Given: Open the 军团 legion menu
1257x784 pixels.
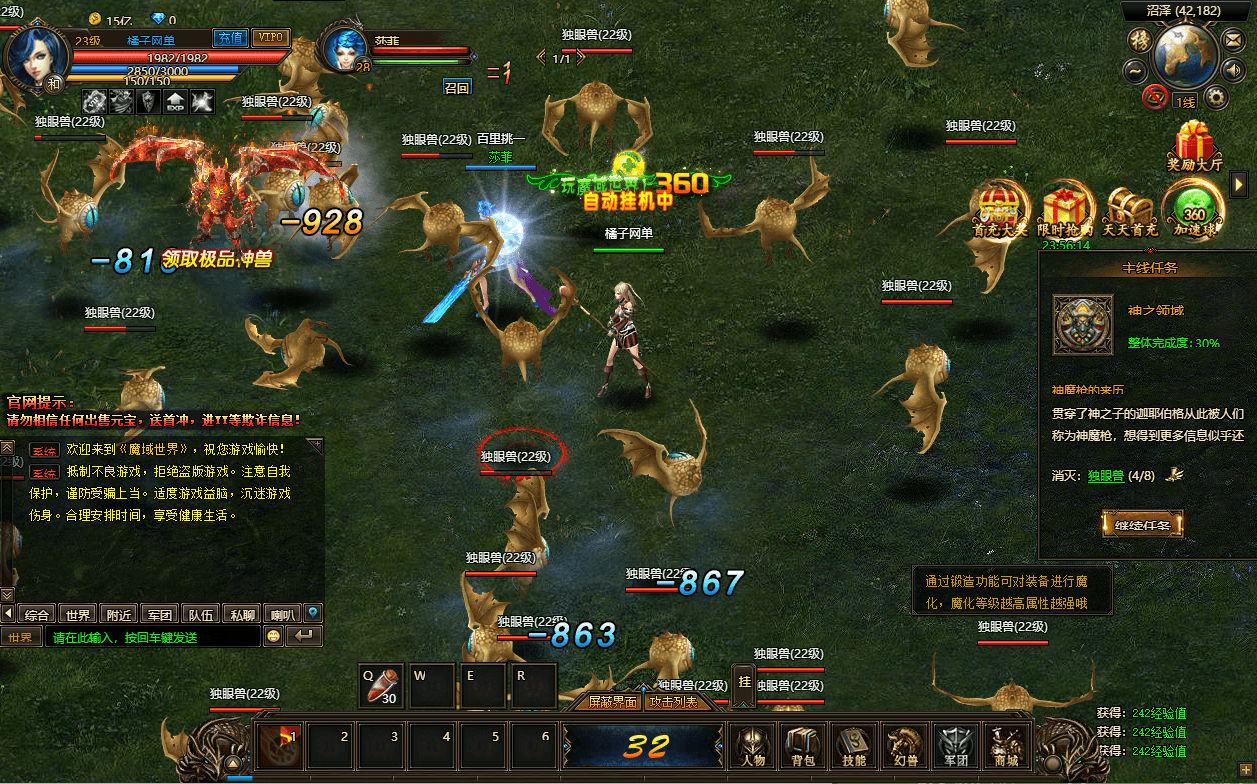Looking at the screenshot, I should pyautogui.click(x=953, y=745).
